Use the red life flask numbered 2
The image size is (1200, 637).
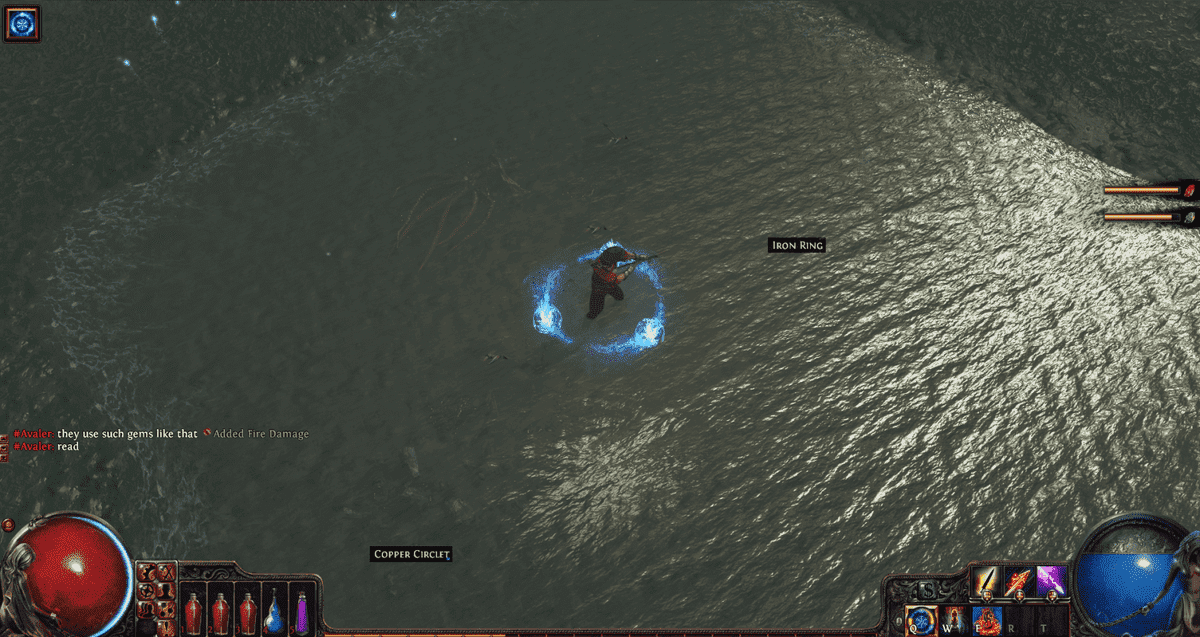pyautogui.click(x=220, y=611)
